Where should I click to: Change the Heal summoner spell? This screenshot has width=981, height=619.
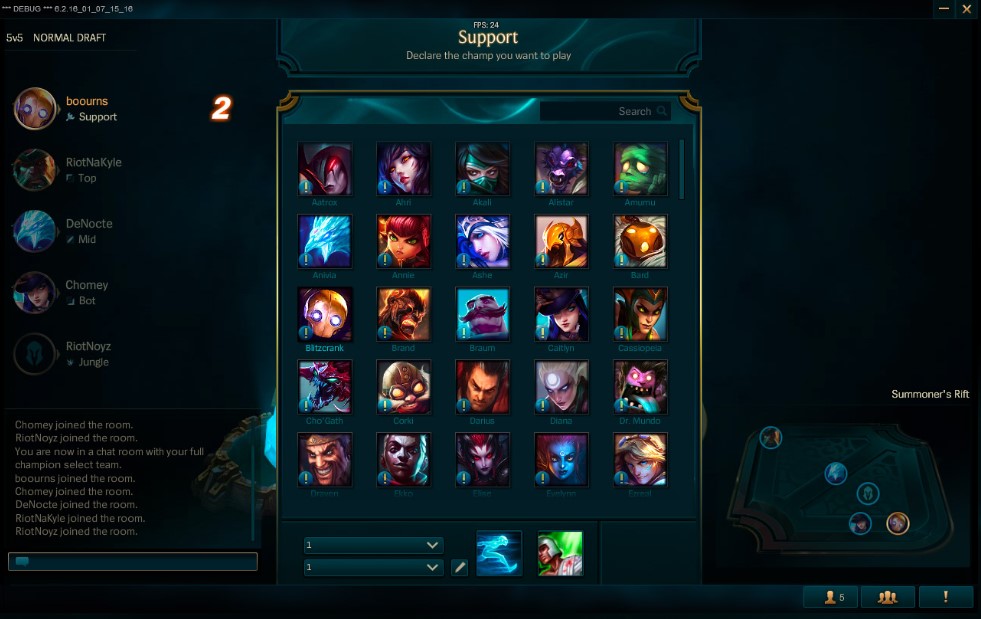[560, 553]
